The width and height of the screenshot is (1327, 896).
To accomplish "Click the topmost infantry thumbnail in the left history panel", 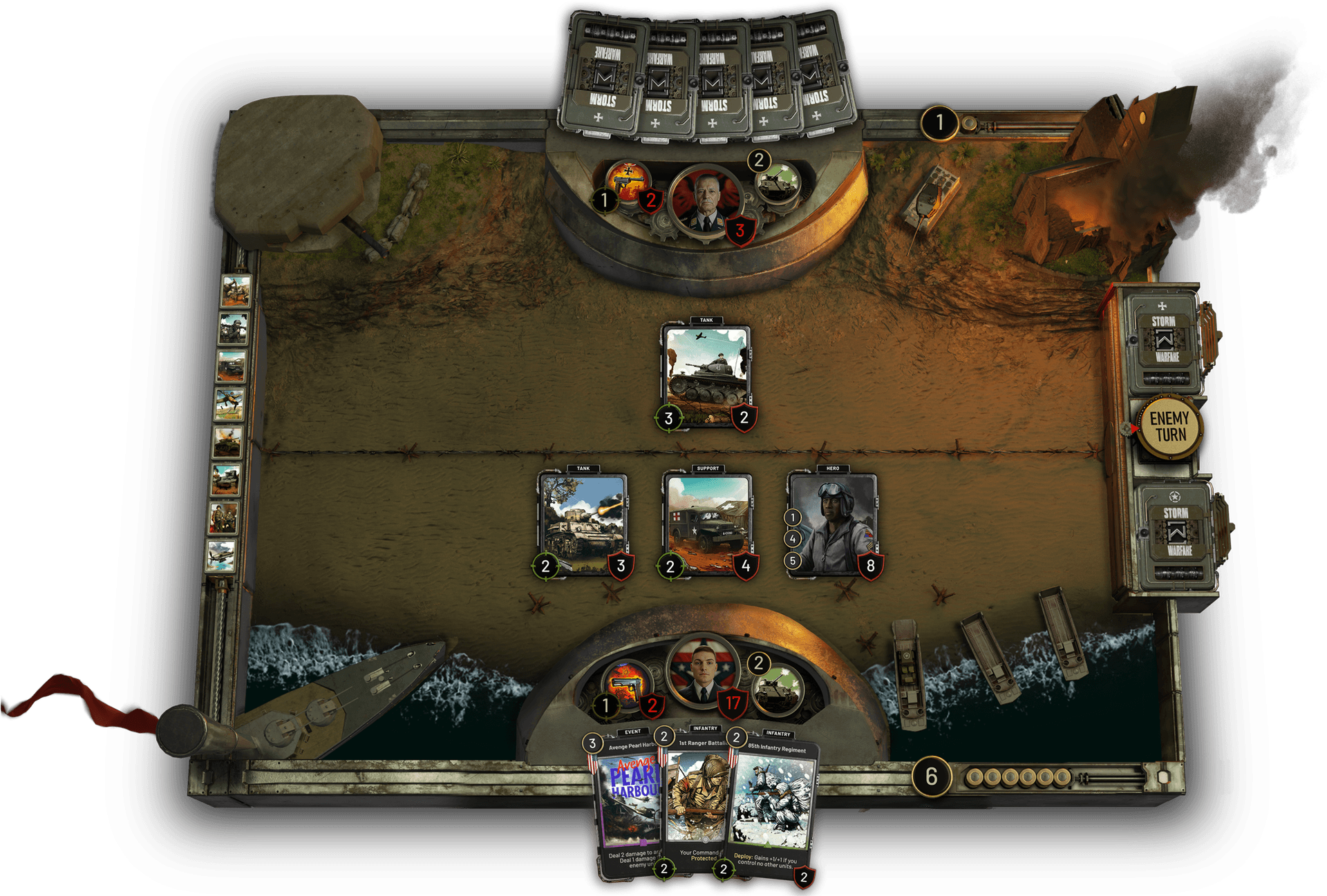I will pos(235,290).
